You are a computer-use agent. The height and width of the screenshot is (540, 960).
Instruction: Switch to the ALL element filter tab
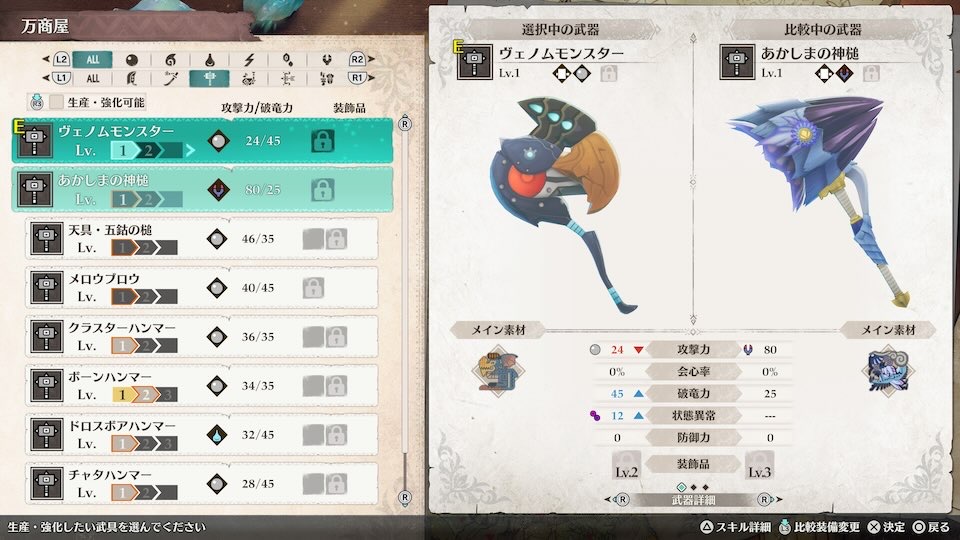click(x=92, y=60)
